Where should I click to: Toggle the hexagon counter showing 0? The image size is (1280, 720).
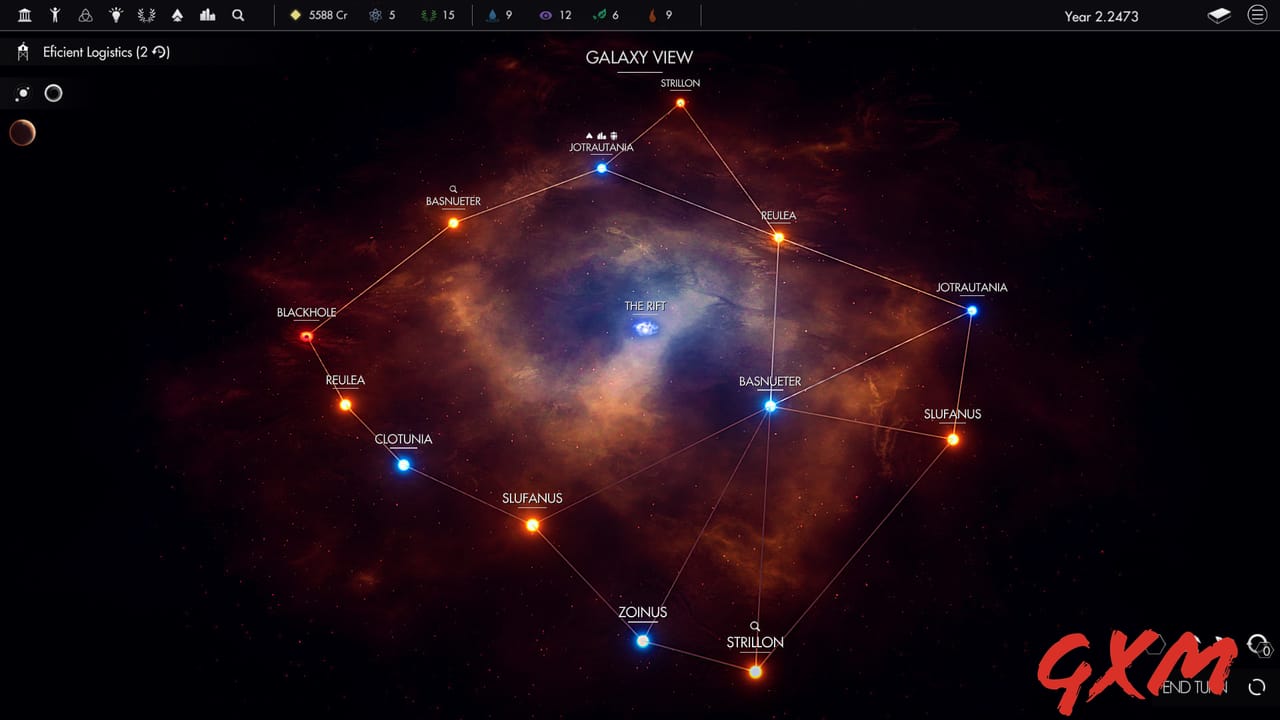pos(1264,649)
